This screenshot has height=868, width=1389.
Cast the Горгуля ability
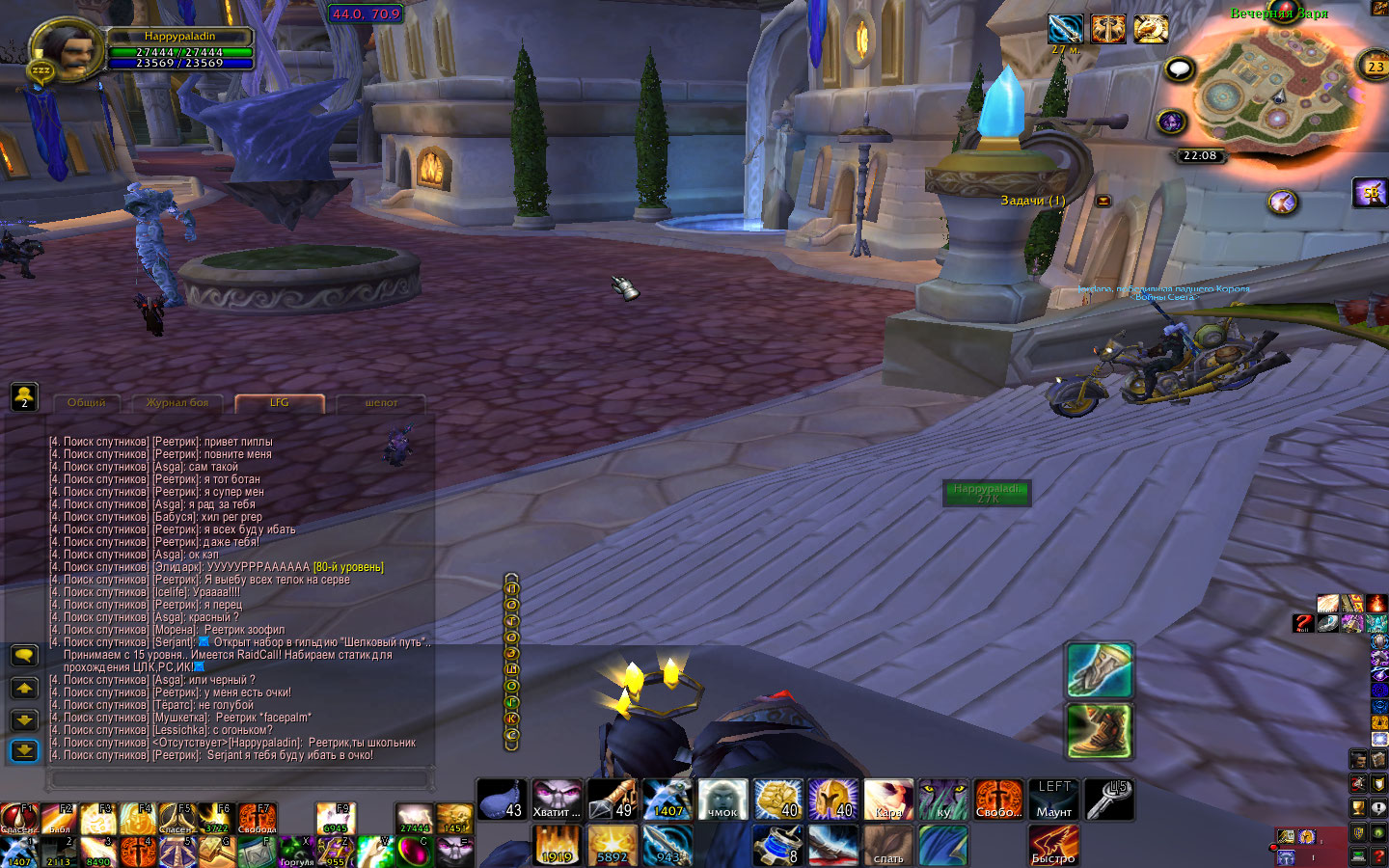pos(296,853)
